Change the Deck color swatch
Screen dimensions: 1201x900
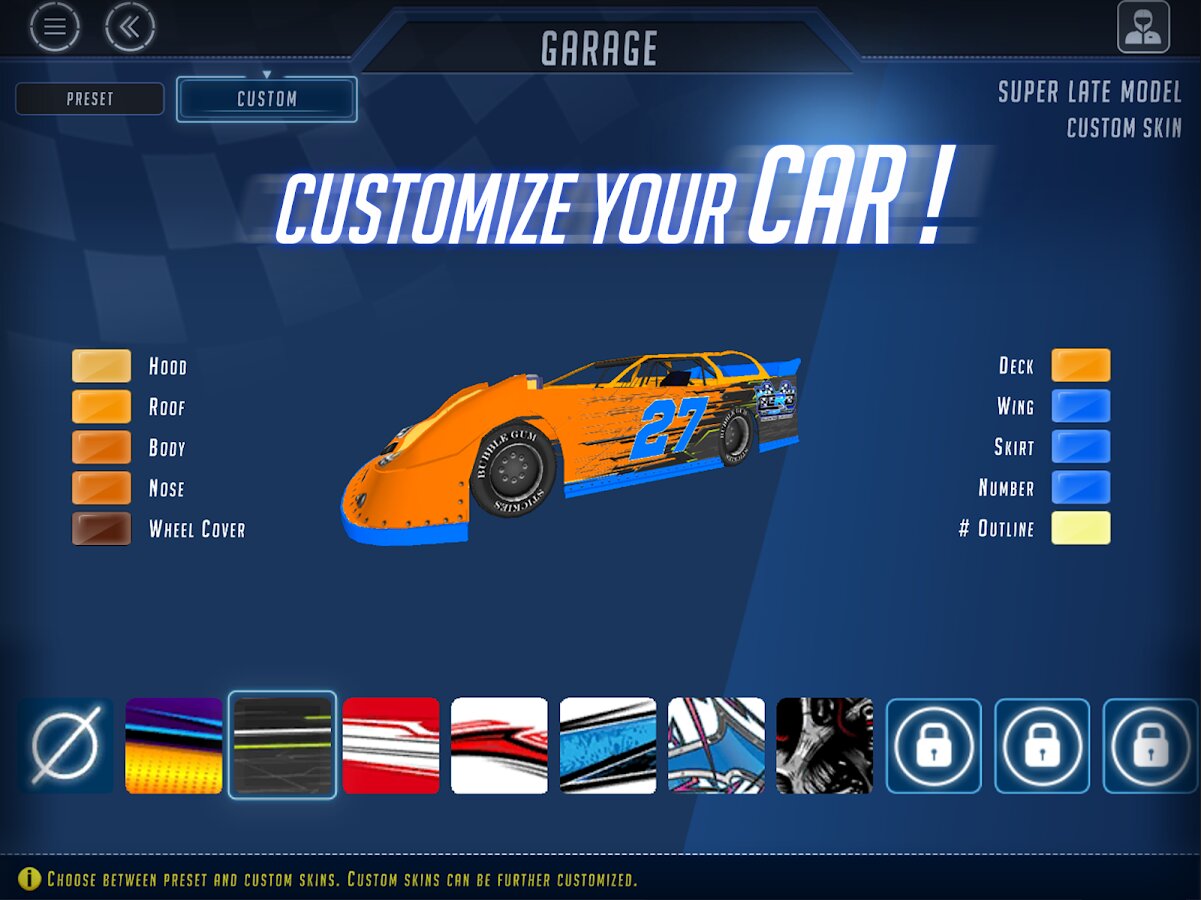[1081, 366]
